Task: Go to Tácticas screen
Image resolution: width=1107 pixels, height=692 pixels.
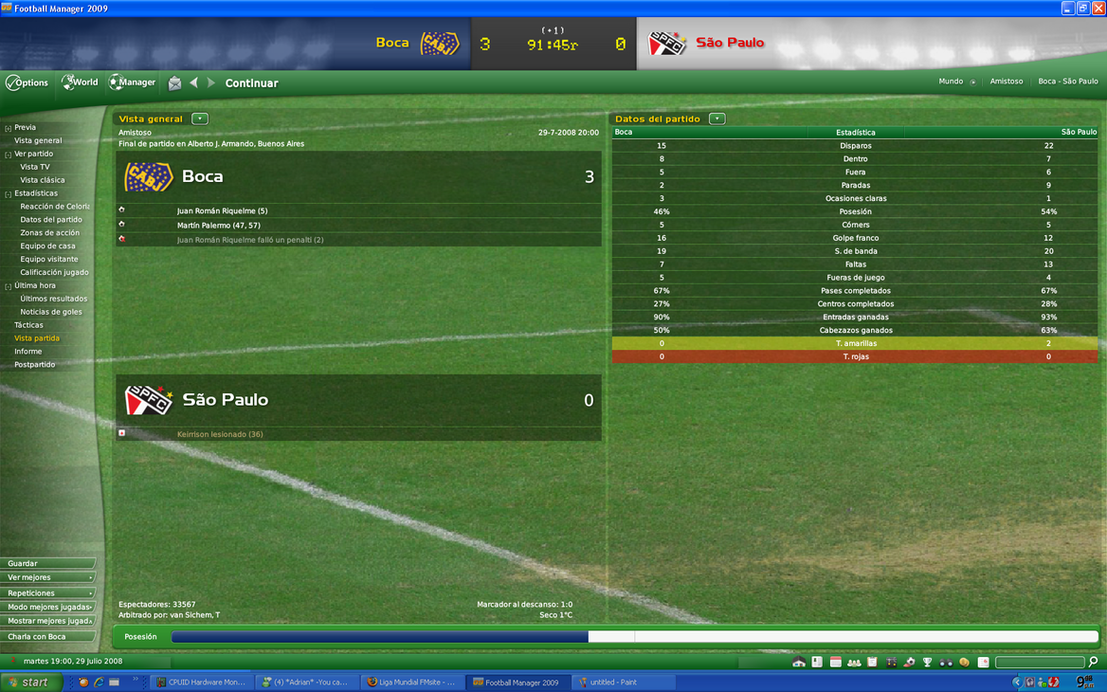Action: (29, 325)
